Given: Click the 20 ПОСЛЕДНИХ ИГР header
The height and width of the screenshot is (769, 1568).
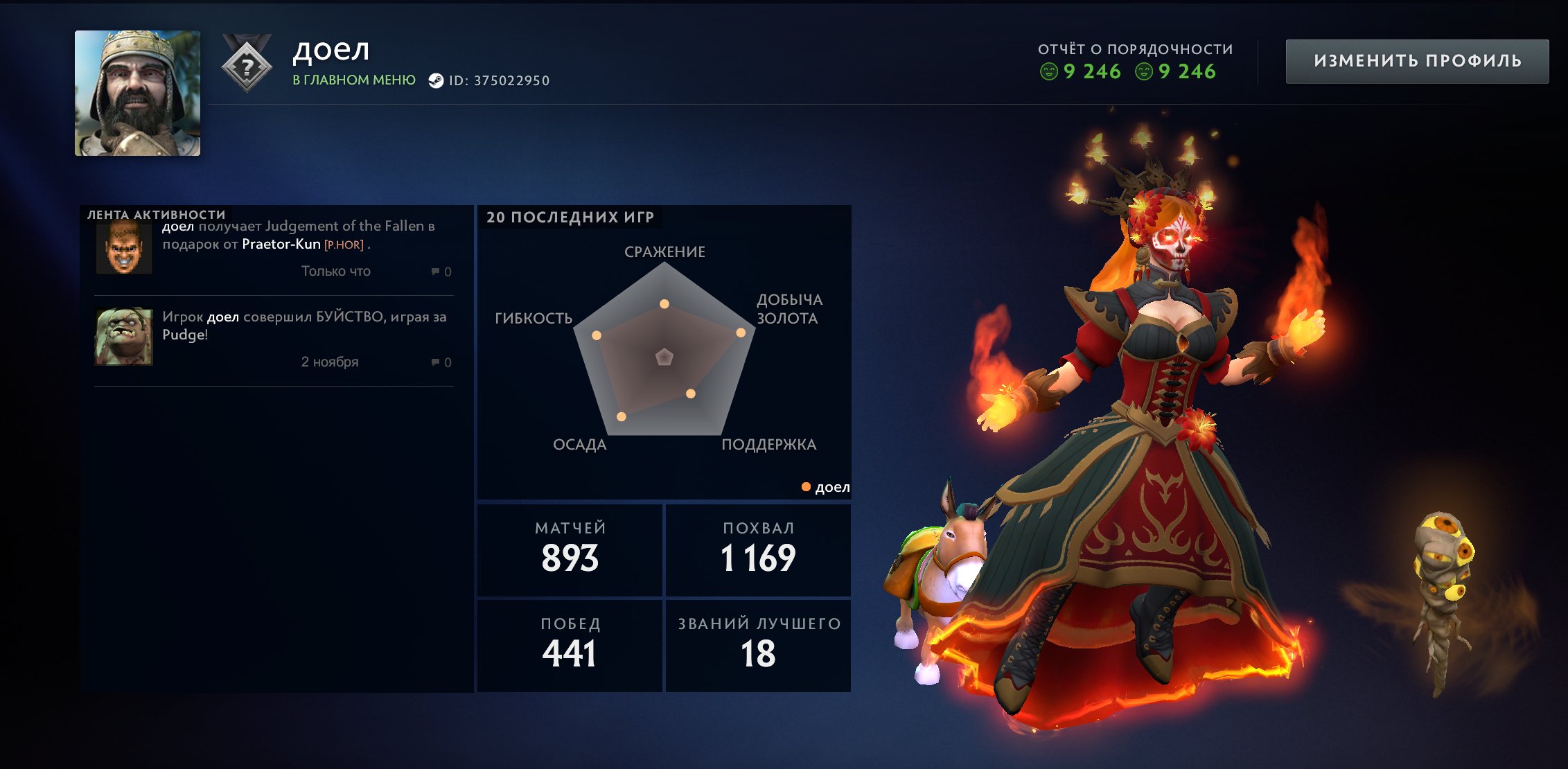Looking at the screenshot, I should [x=568, y=217].
